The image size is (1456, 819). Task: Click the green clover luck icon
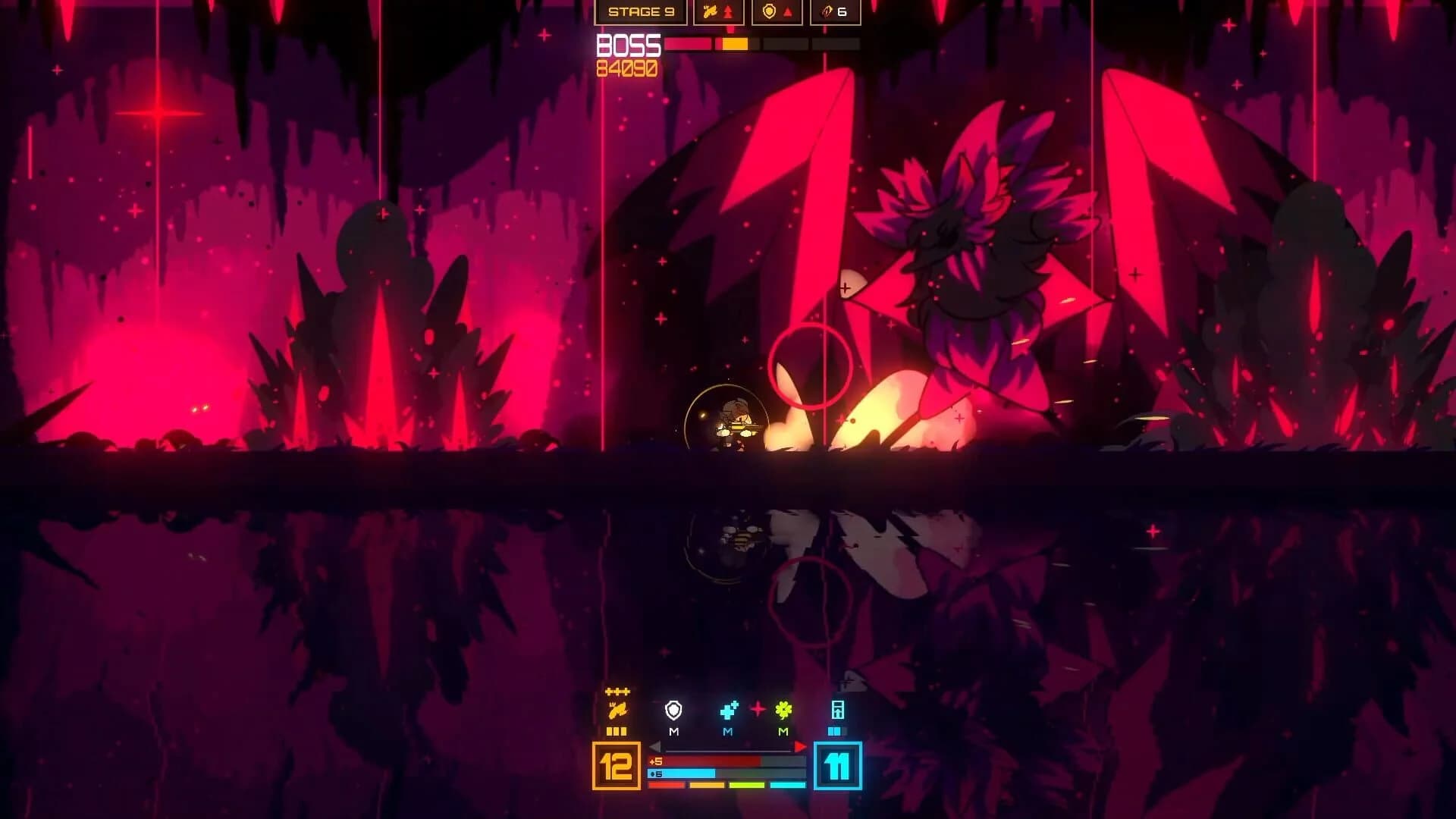pyautogui.click(x=783, y=710)
